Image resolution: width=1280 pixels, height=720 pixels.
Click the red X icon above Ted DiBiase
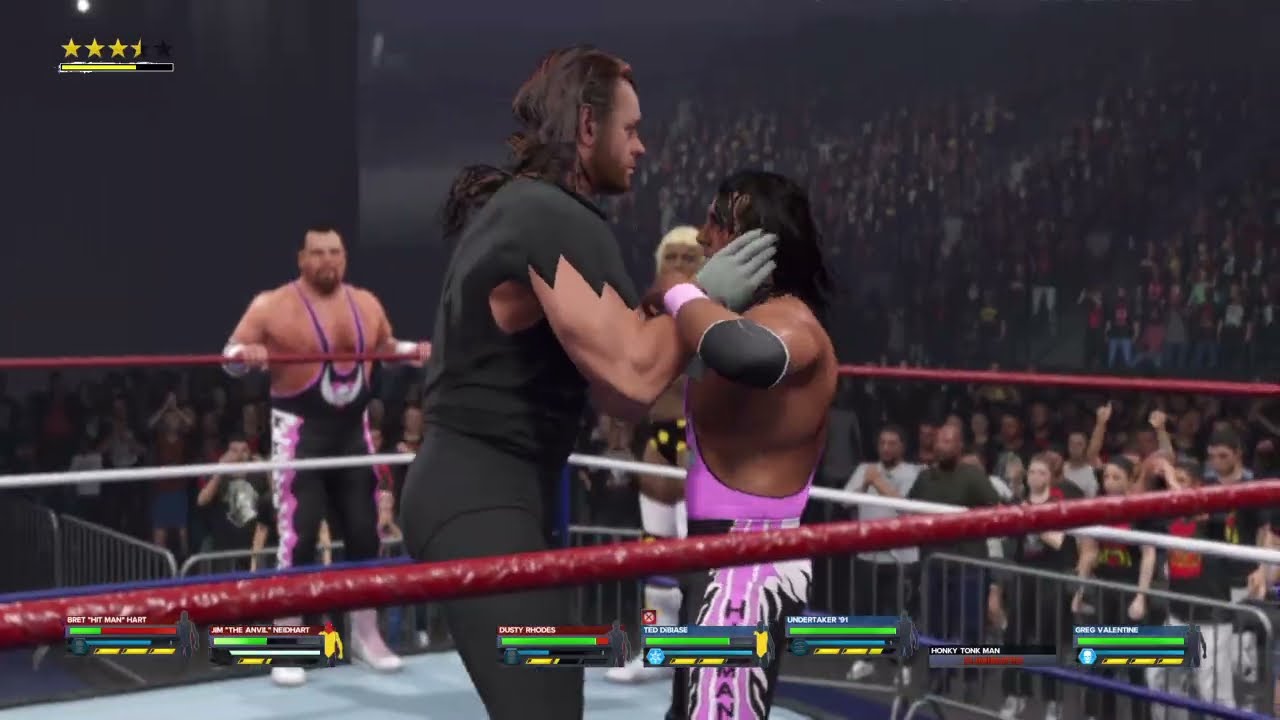click(649, 617)
